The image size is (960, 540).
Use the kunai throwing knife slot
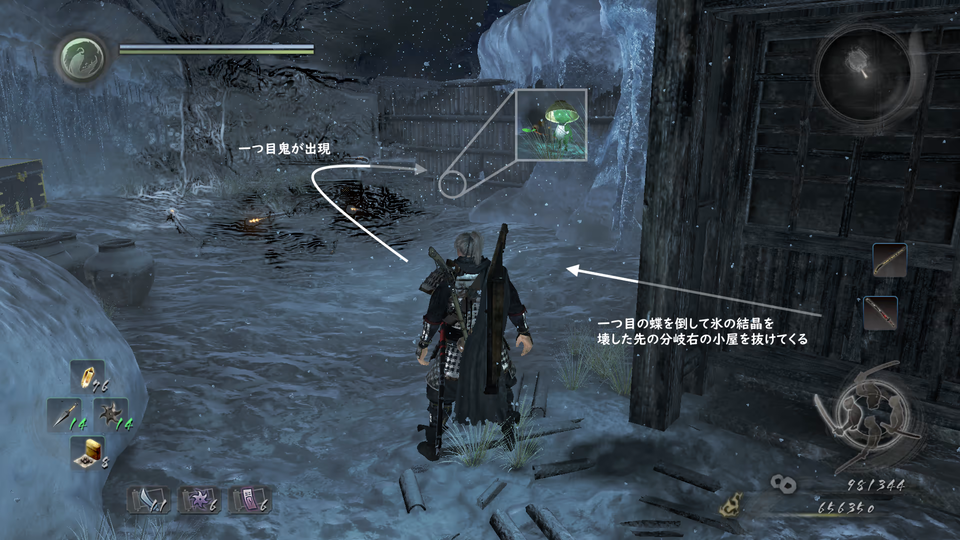[63, 414]
